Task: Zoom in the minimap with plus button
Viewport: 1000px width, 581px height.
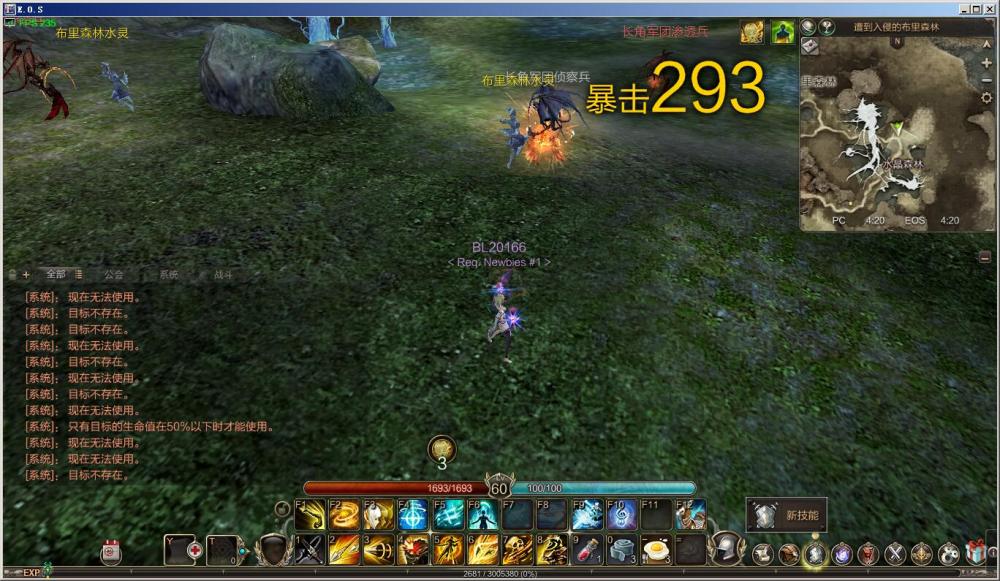Action: (987, 63)
